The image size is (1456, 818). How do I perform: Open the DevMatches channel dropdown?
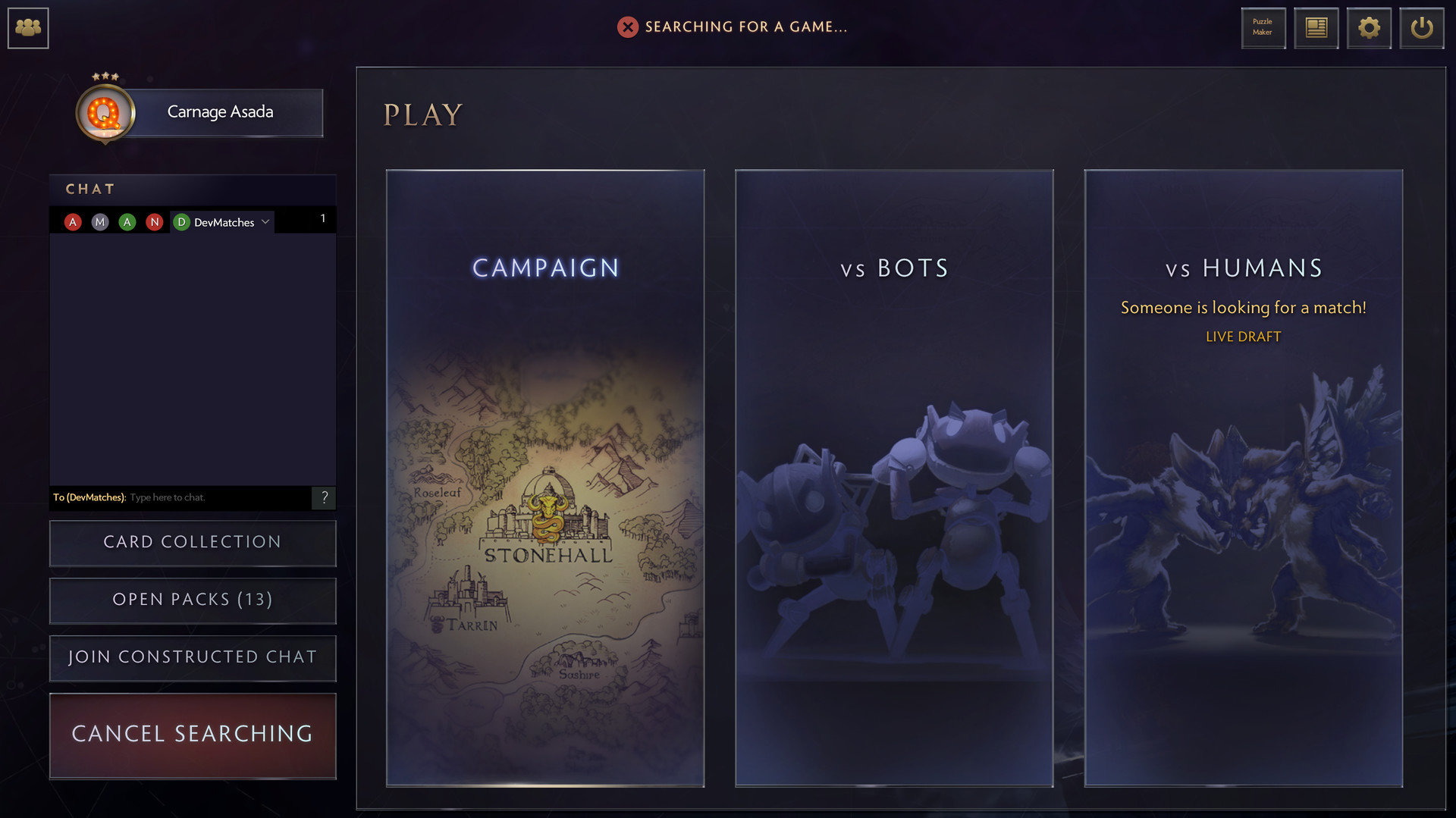265,221
